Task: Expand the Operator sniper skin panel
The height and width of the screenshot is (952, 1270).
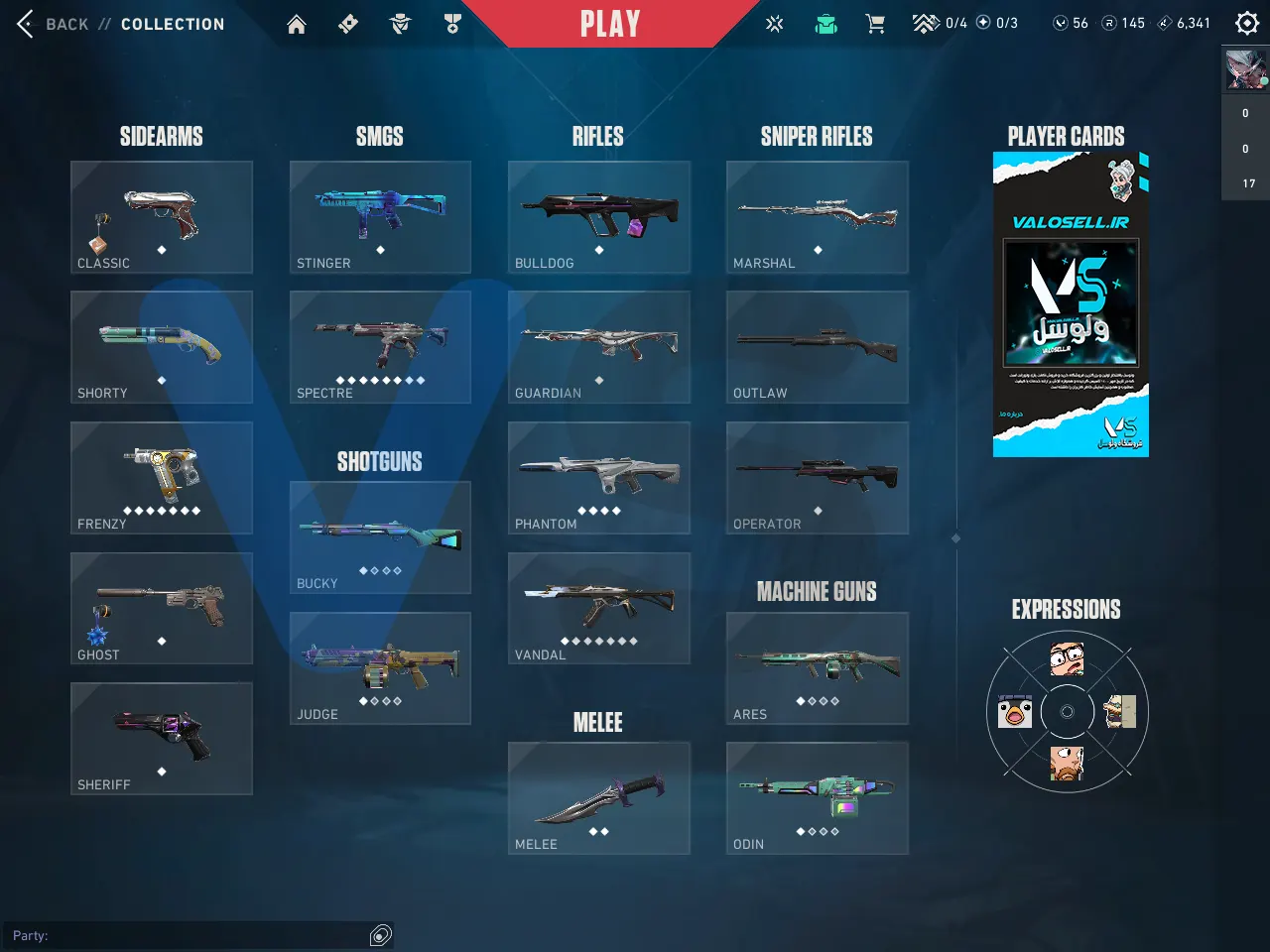Action: [817, 477]
